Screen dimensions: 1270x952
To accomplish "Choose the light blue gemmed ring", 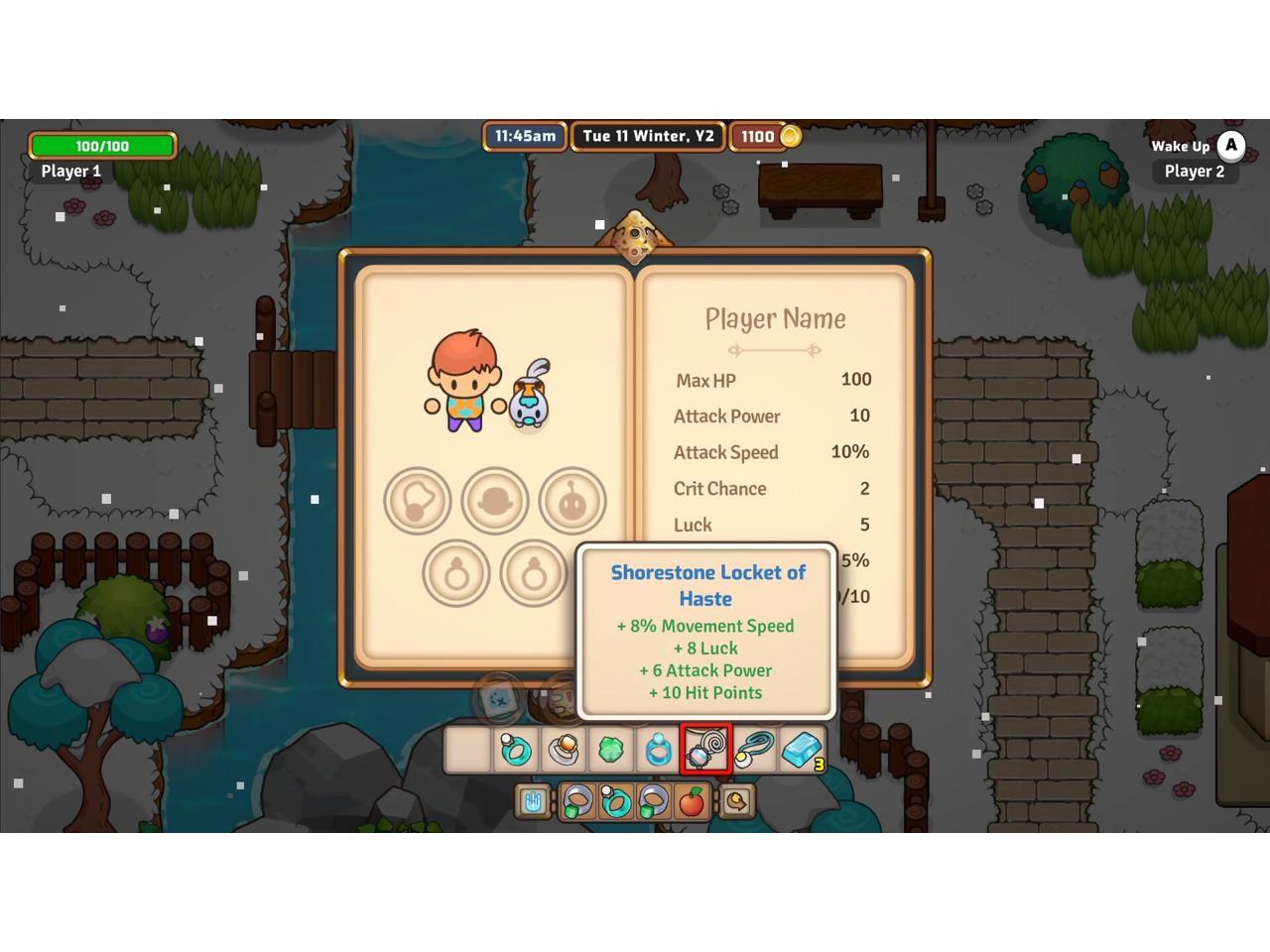I will click(x=658, y=750).
